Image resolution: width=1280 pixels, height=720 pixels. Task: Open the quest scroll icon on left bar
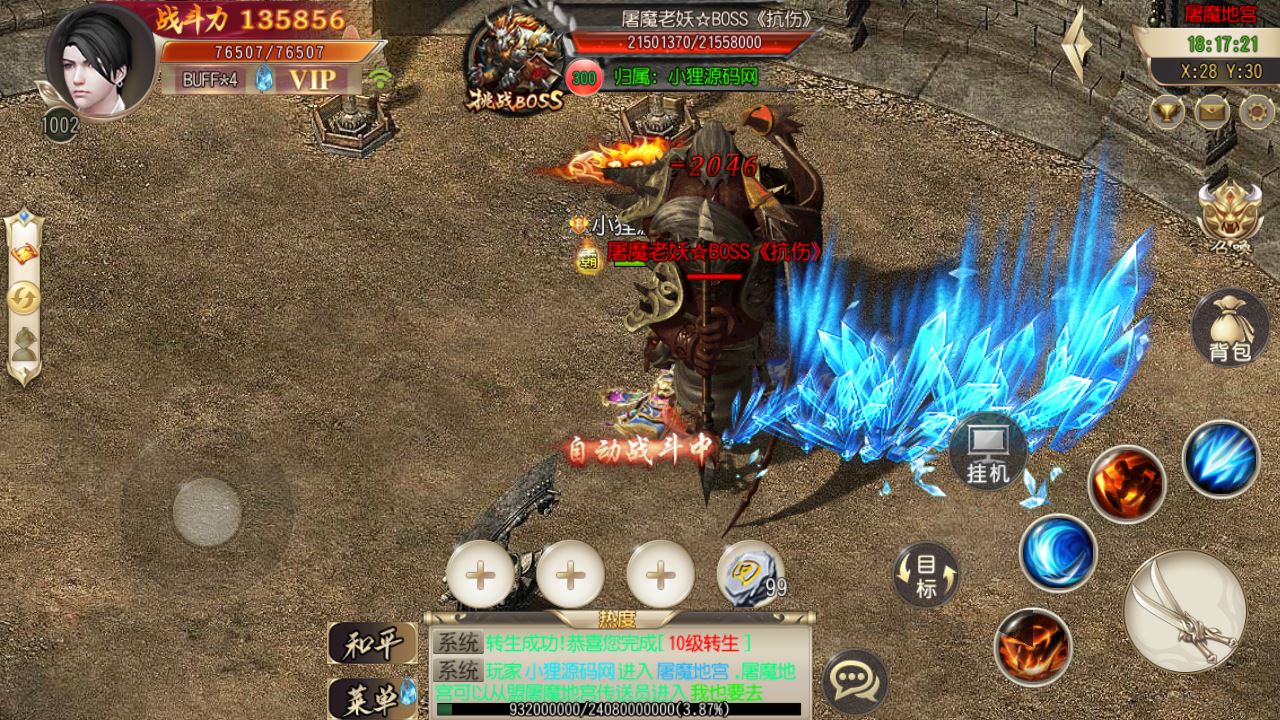[x=24, y=254]
